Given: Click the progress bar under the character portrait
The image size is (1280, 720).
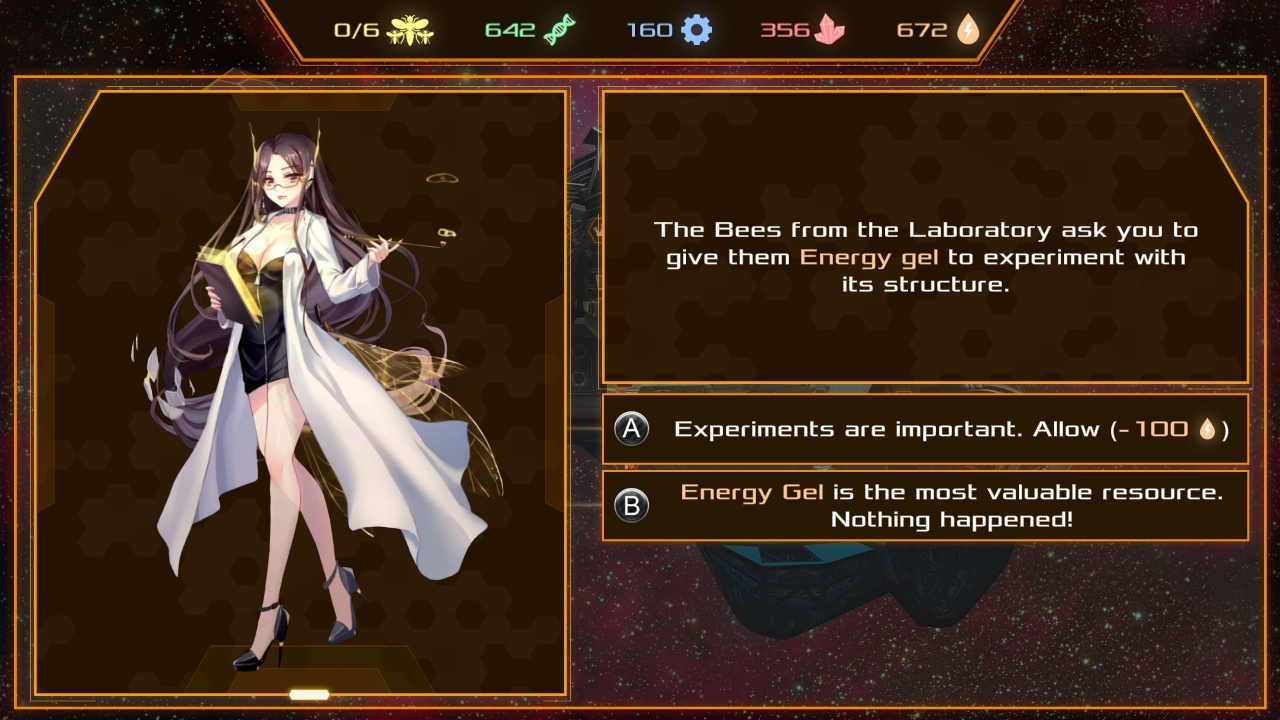Looking at the screenshot, I should [307, 693].
